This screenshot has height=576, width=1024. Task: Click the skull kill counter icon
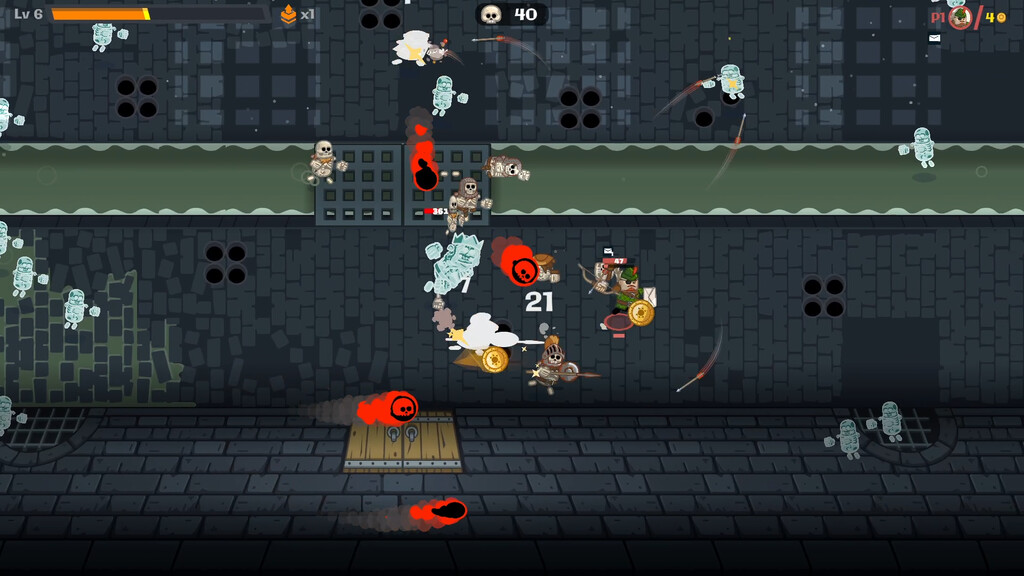(x=491, y=14)
